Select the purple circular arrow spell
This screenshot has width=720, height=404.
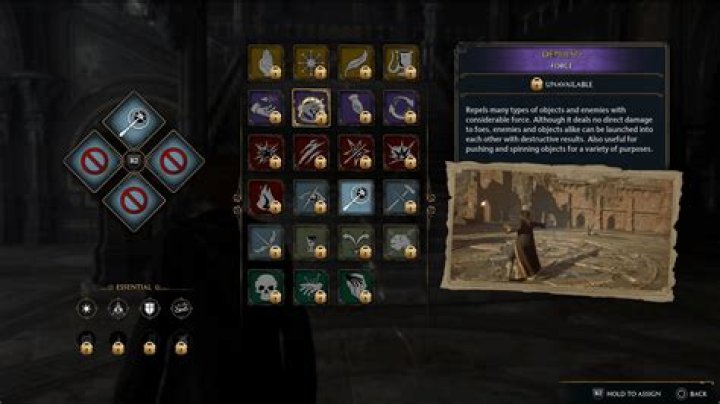point(400,107)
